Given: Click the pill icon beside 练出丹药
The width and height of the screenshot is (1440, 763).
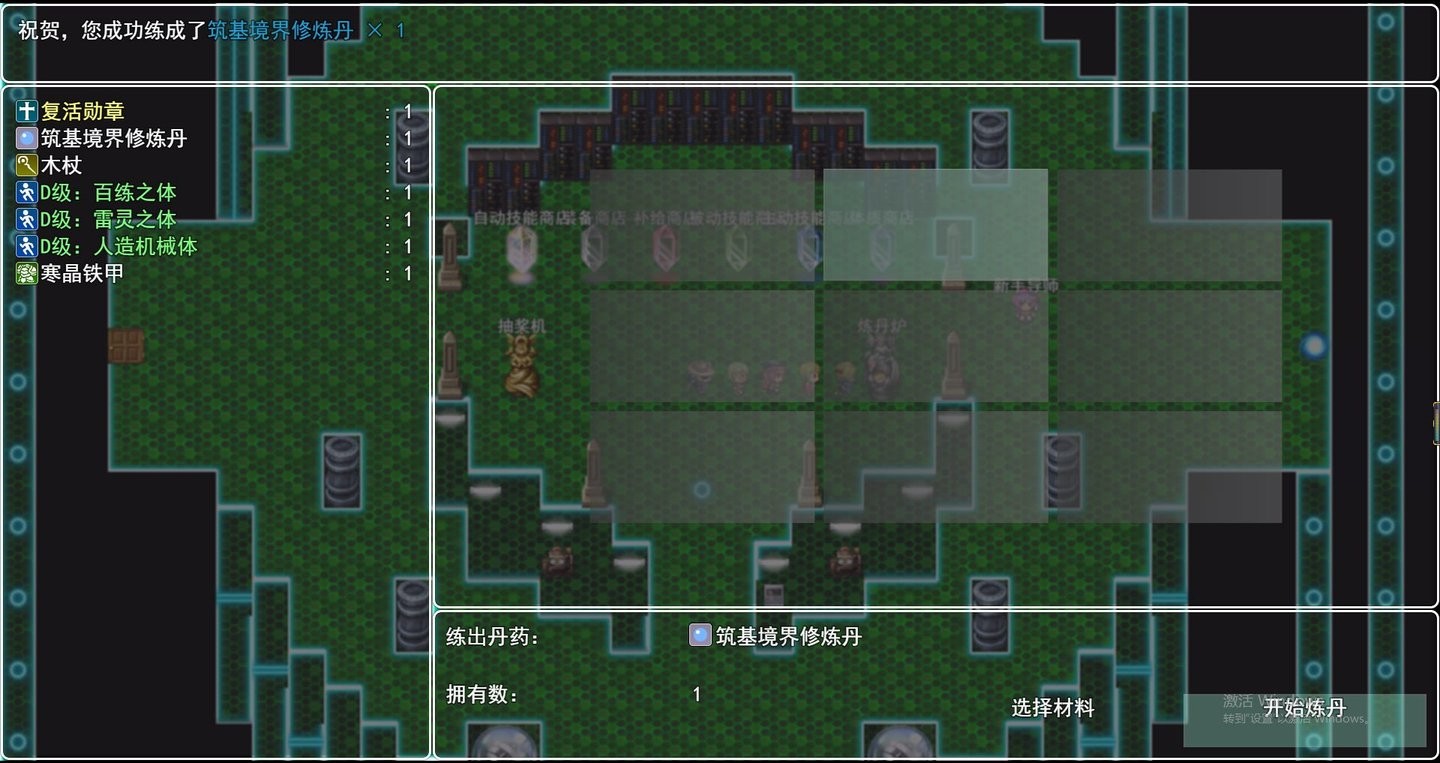Looking at the screenshot, I should [700, 634].
